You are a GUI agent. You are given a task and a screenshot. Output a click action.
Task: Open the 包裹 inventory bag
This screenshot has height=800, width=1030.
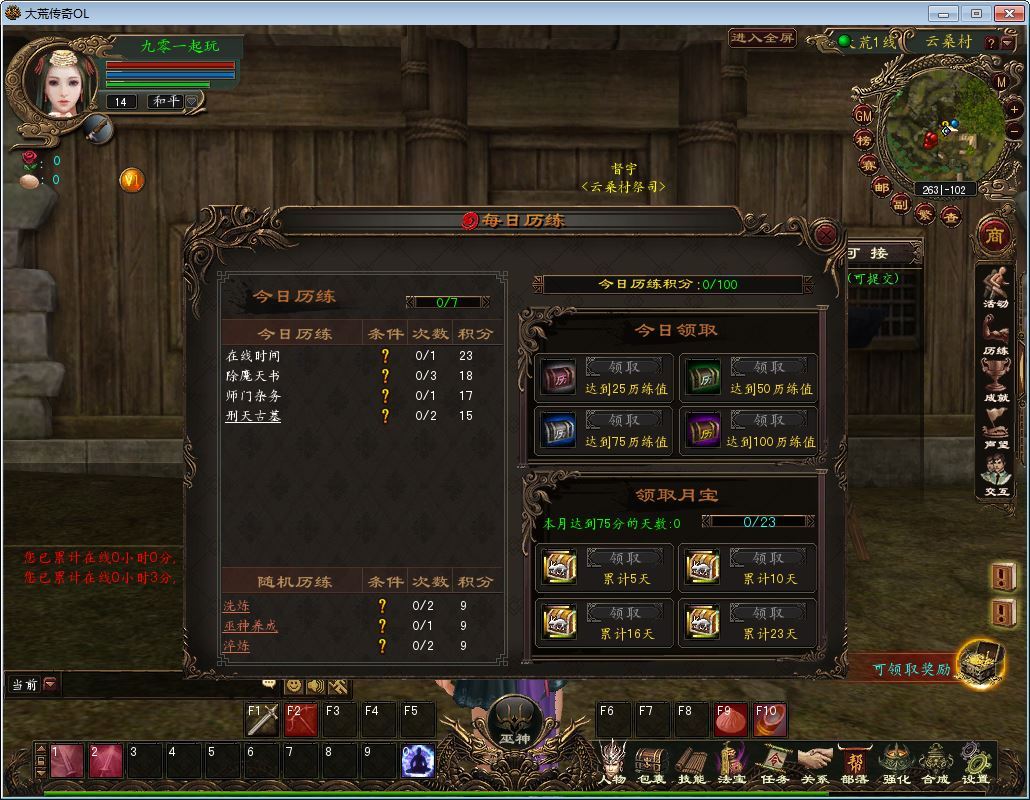651,763
